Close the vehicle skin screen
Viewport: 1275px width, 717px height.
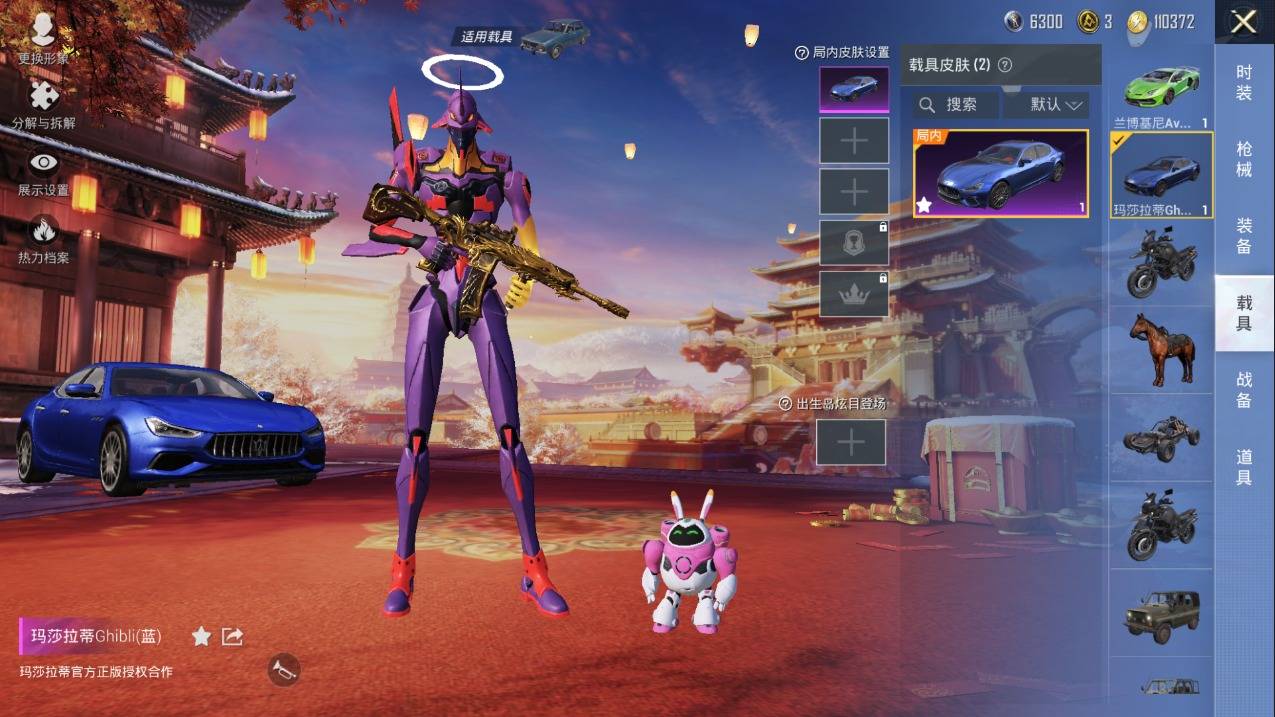click(1244, 22)
